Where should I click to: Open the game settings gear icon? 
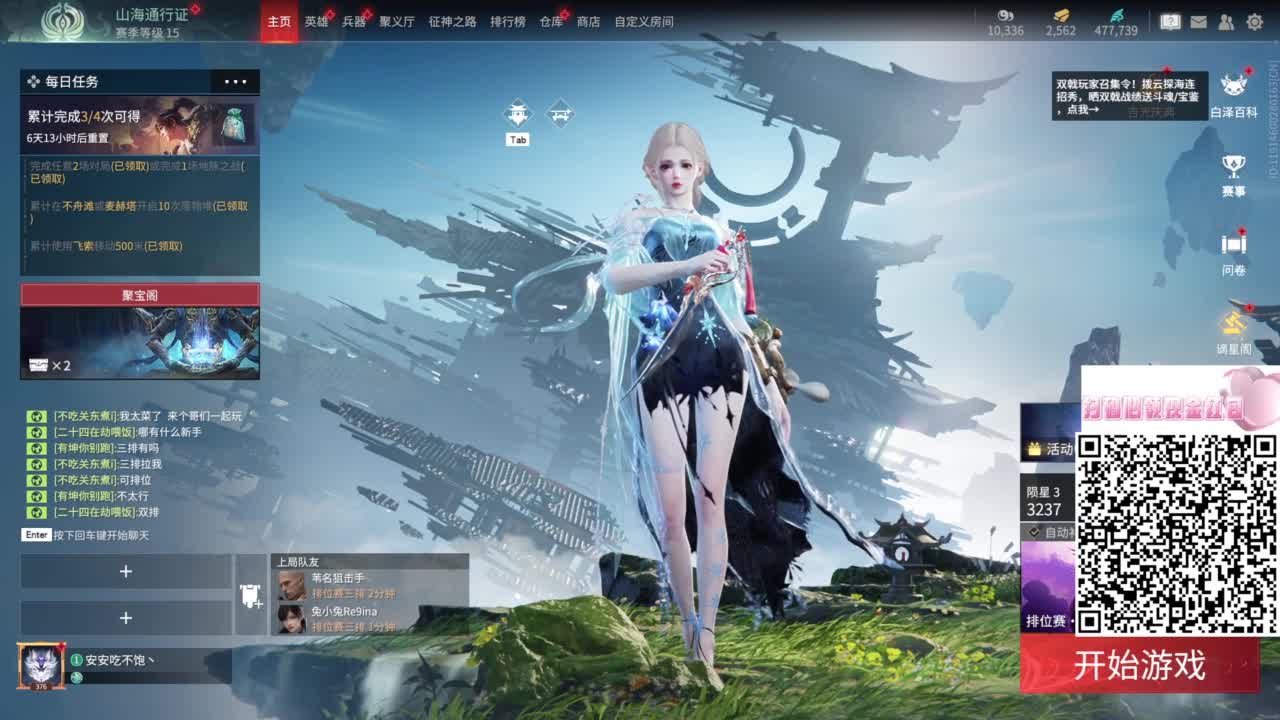(x=1253, y=21)
